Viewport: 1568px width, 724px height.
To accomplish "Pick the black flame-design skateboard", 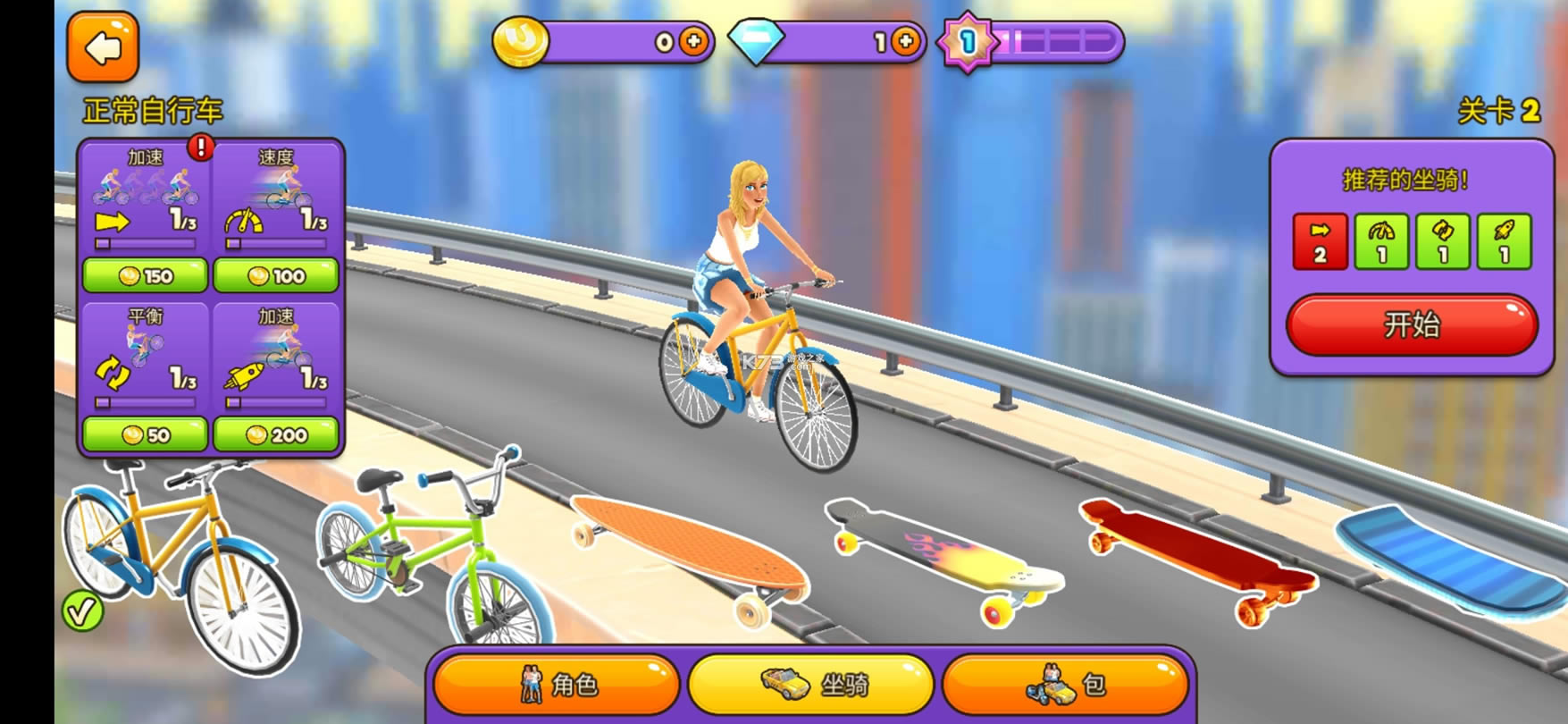I will 943,554.
